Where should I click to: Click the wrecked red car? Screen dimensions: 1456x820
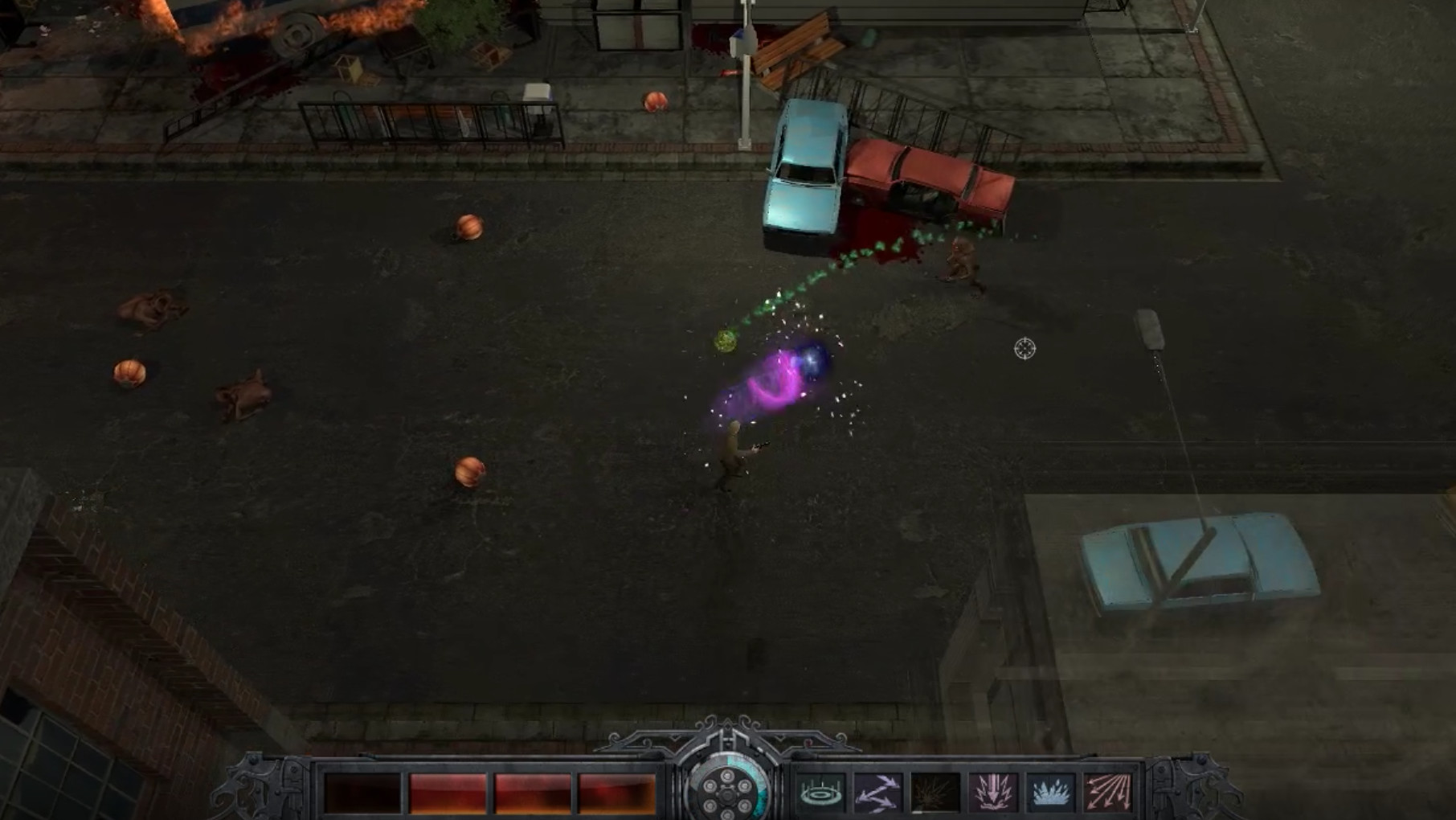click(924, 177)
